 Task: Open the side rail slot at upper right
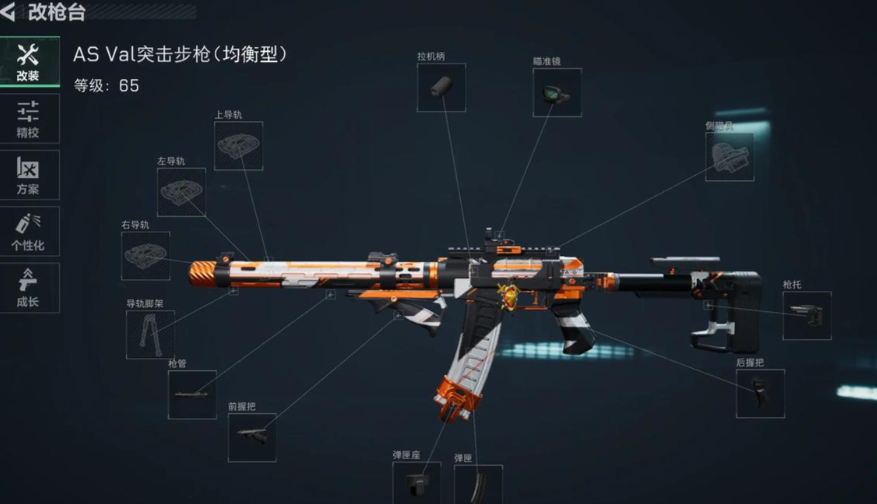[x=729, y=157]
